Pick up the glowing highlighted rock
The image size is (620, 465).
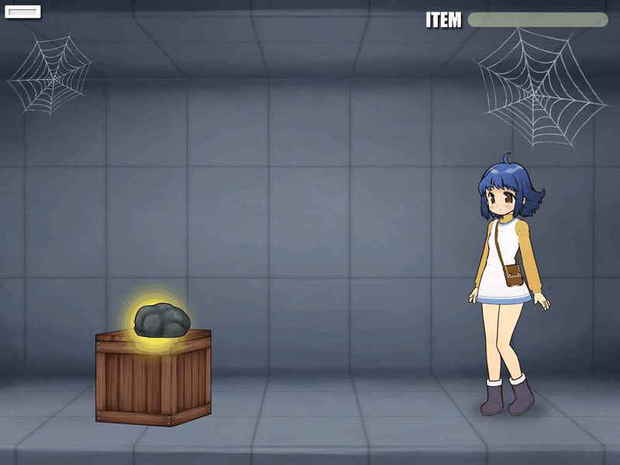click(162, 320)
